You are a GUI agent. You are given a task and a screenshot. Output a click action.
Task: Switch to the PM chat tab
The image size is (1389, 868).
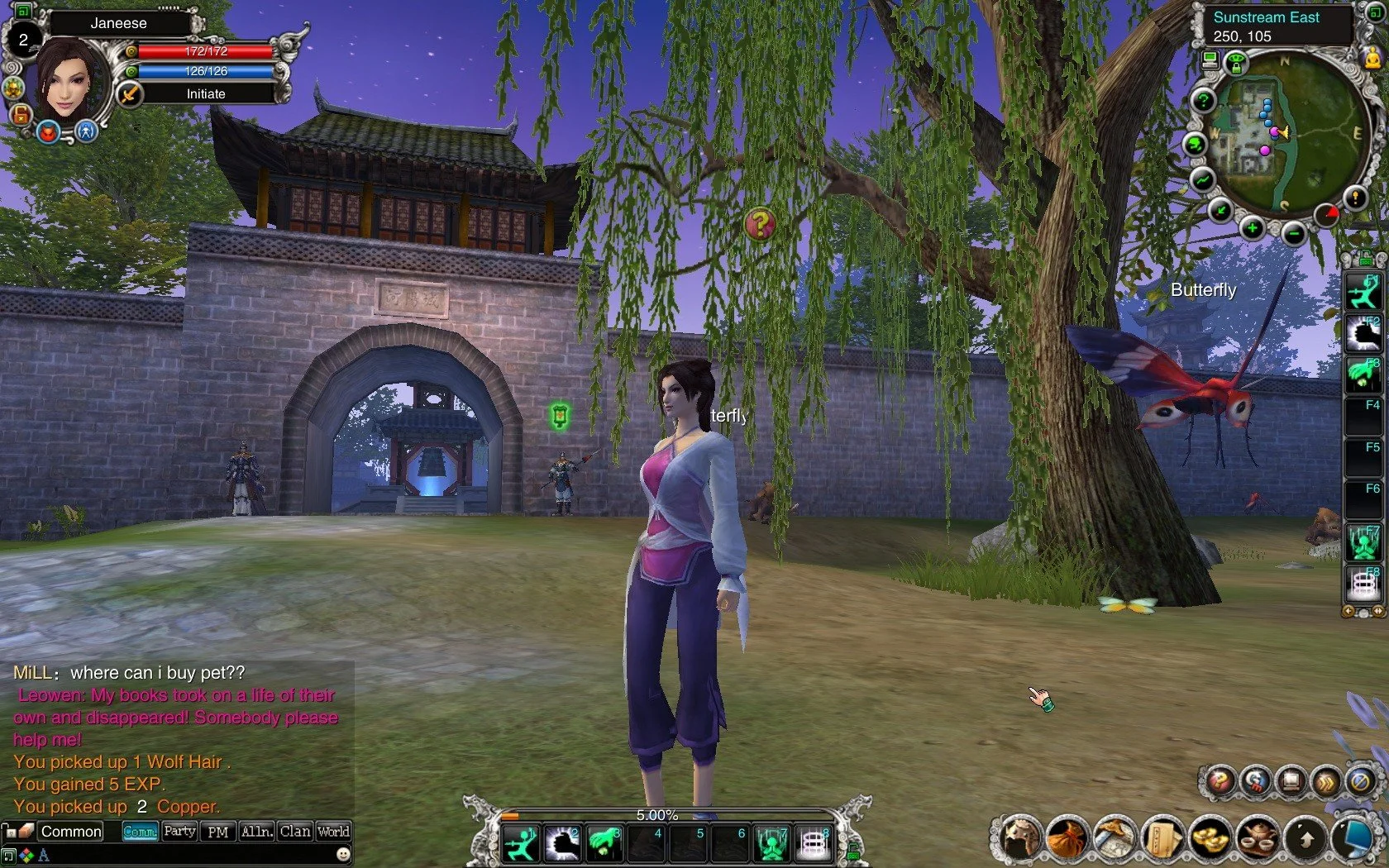pos(218,832)
